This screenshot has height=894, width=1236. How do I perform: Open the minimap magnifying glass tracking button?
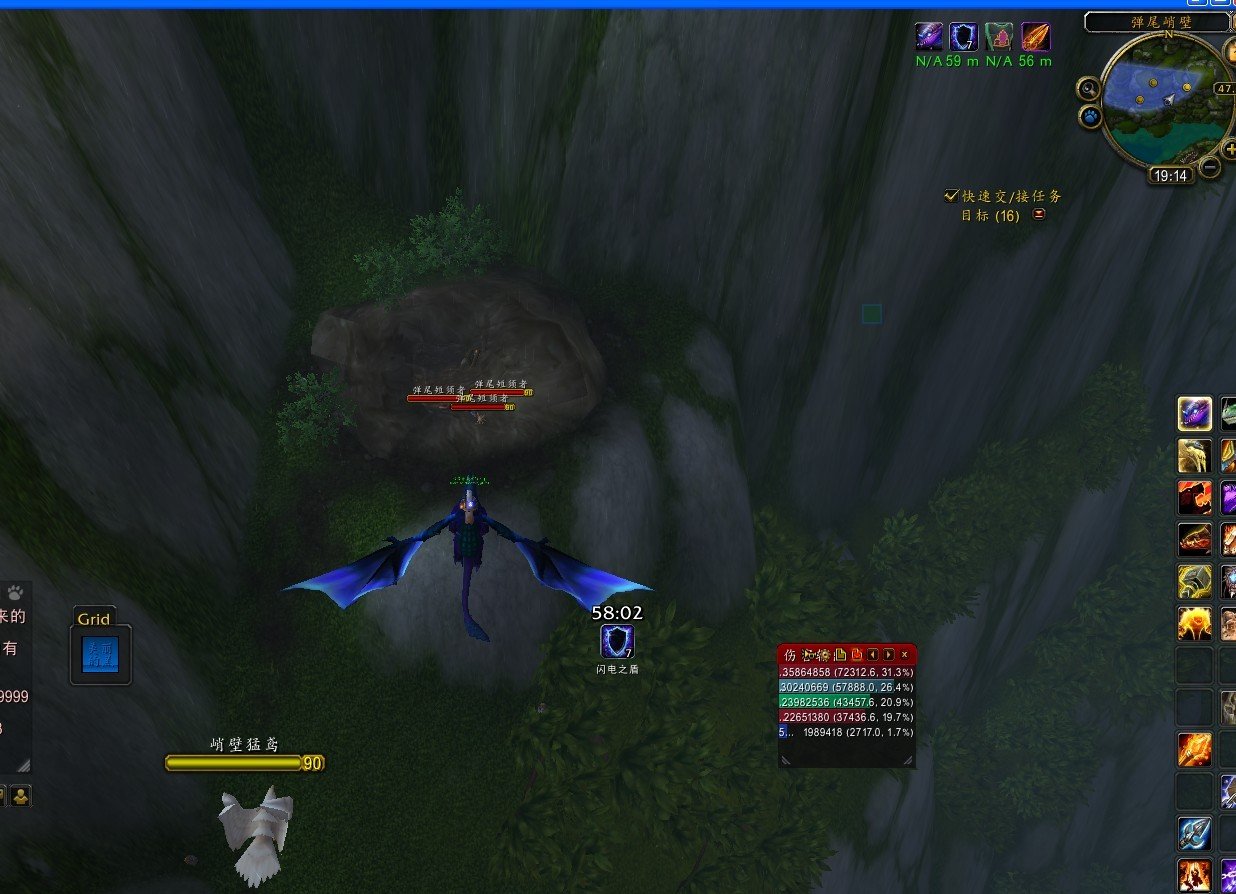(x=1089, y=89)
